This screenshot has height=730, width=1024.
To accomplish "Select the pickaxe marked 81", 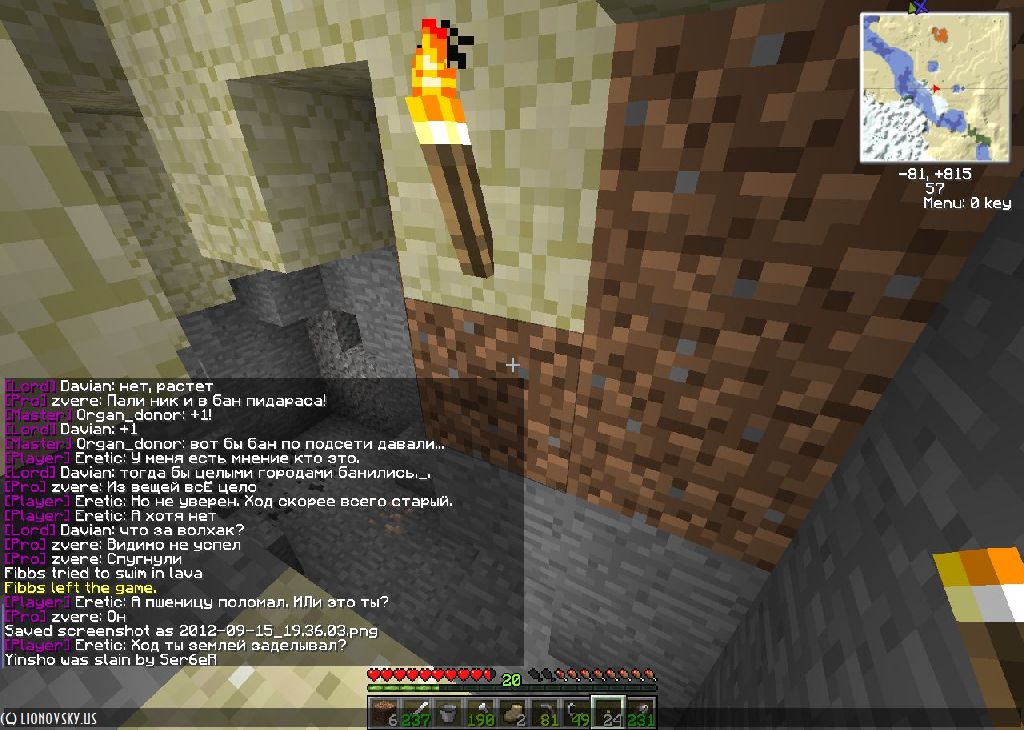I will tap(545, 714).
